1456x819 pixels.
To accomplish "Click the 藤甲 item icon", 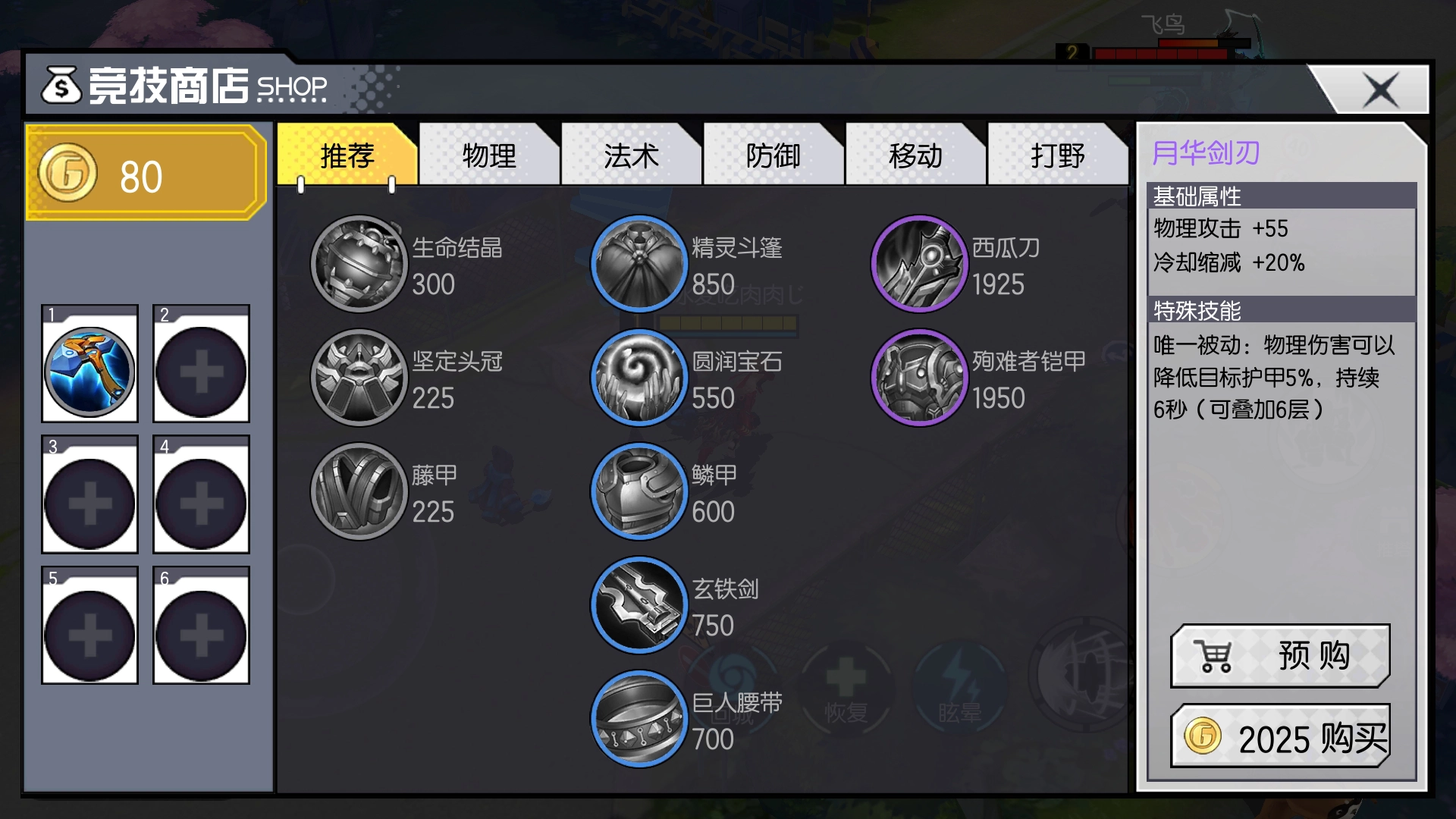I will pos(358,491).
